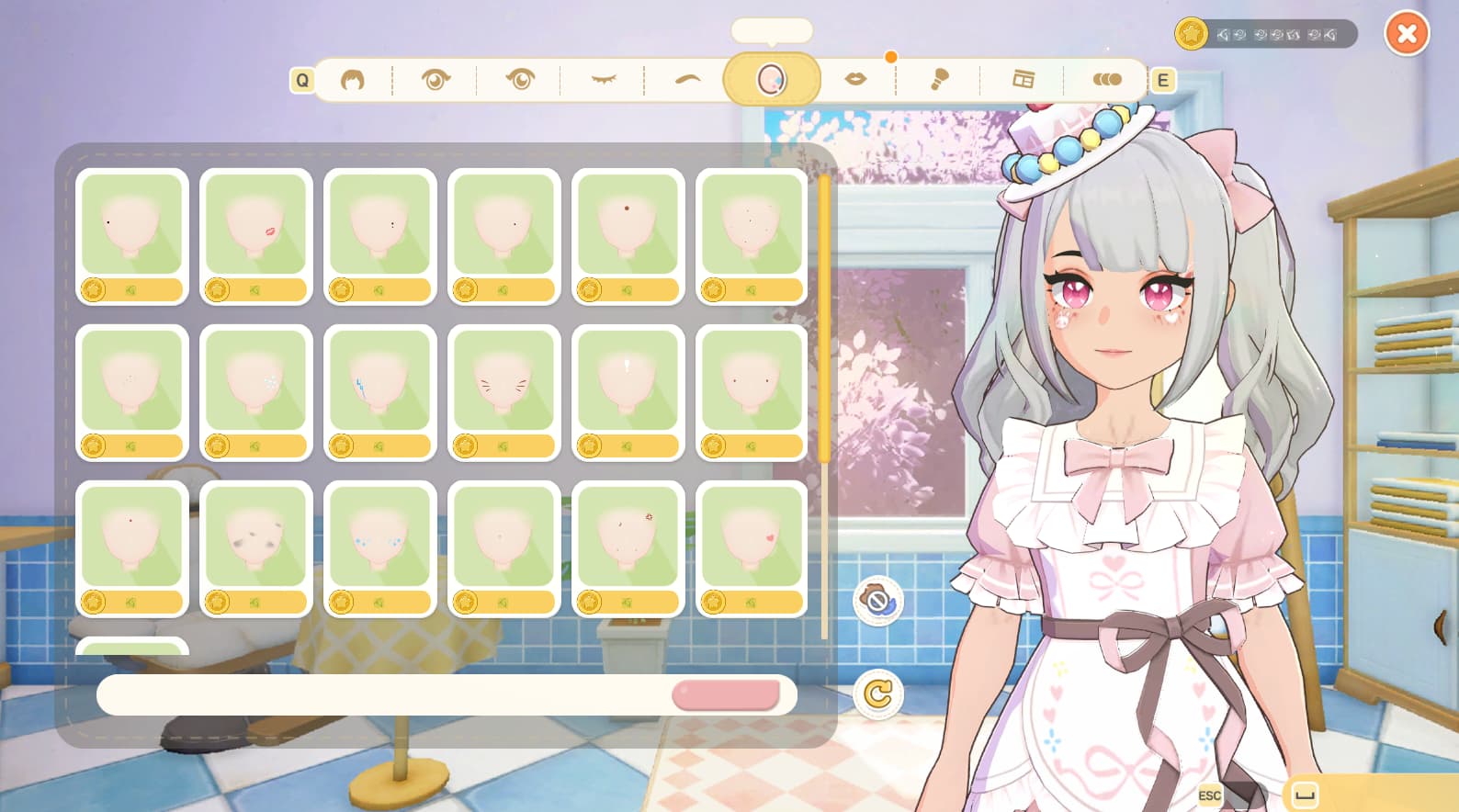Open the lips category tab
1459x812 pixels.
(855, 80)
